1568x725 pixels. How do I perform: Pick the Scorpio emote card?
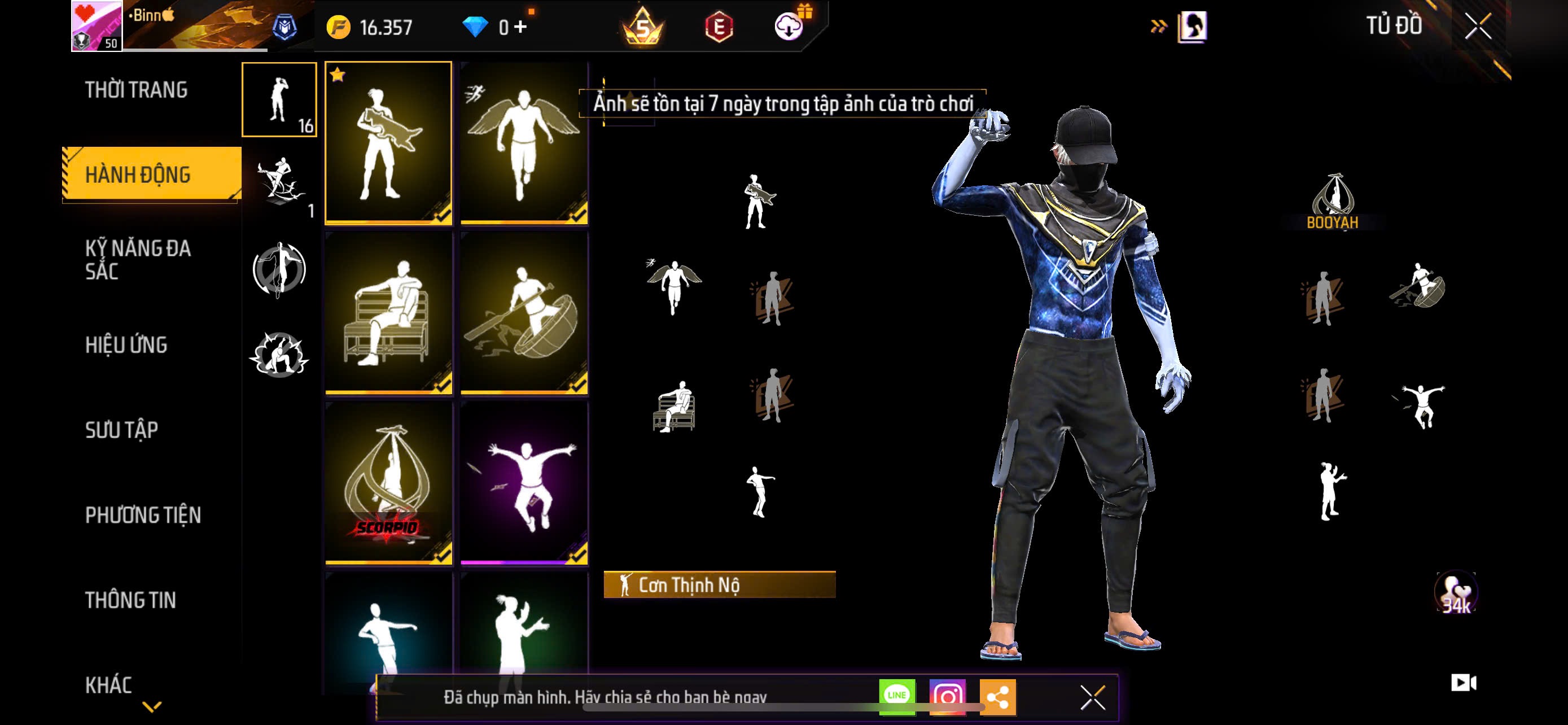pyautogui.click(x=388, y=483)
